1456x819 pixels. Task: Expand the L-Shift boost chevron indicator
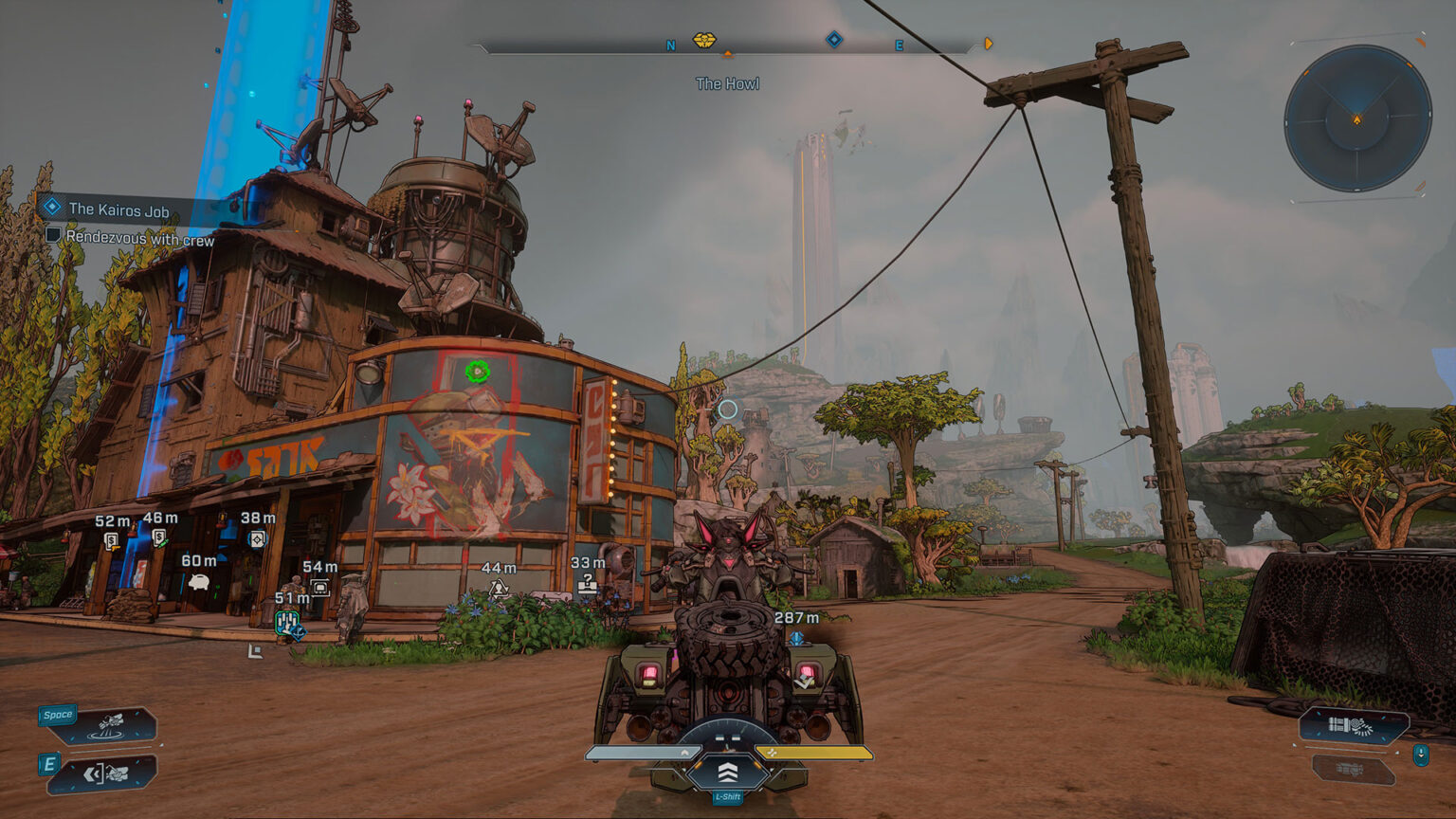[727, 774]
